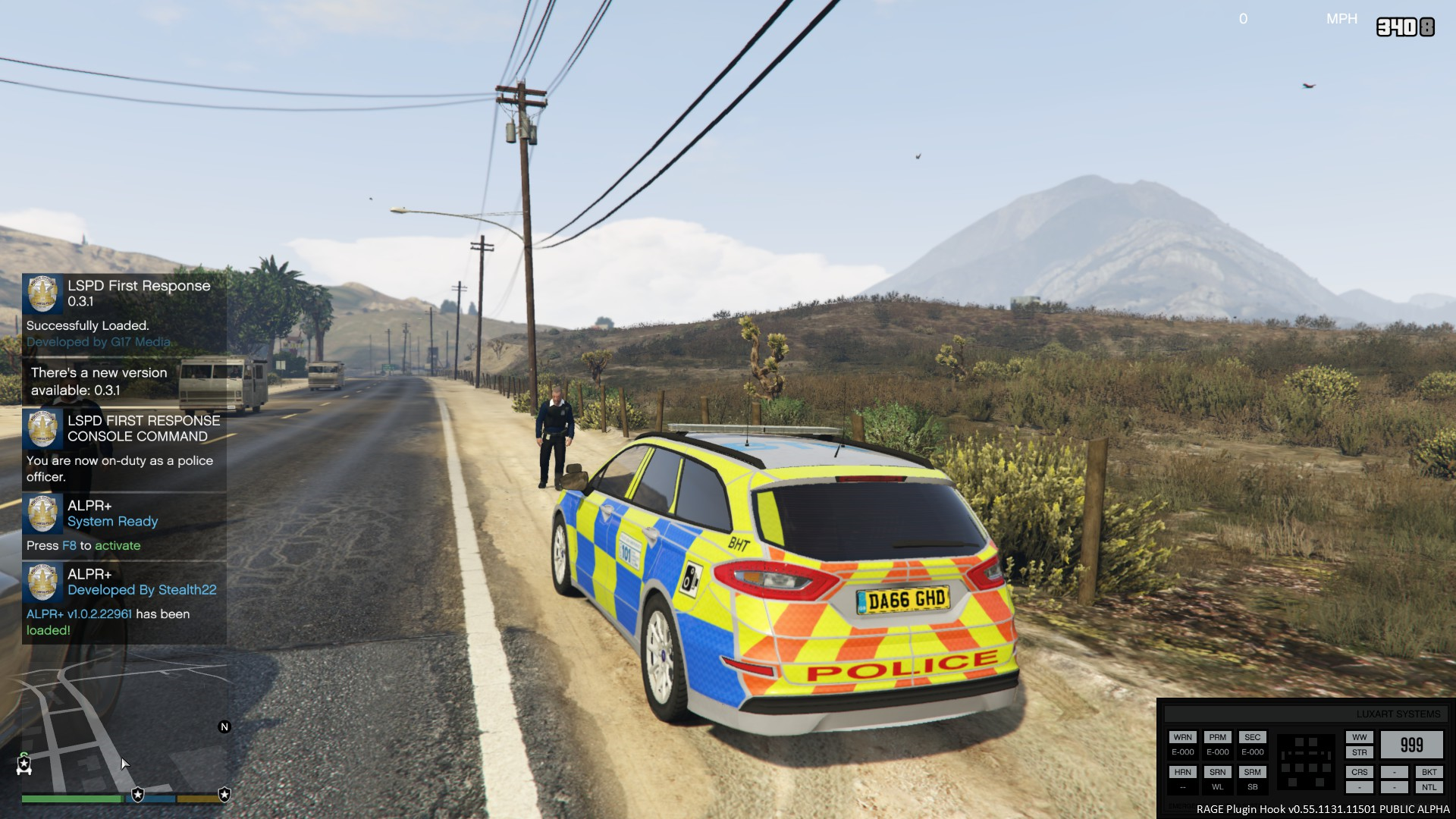Image resolution: width=1456 pixels, height=819 pixels.
Task: Activate the PRM primary lights button
Action: pyautogui.click(x=1217, y=737)
